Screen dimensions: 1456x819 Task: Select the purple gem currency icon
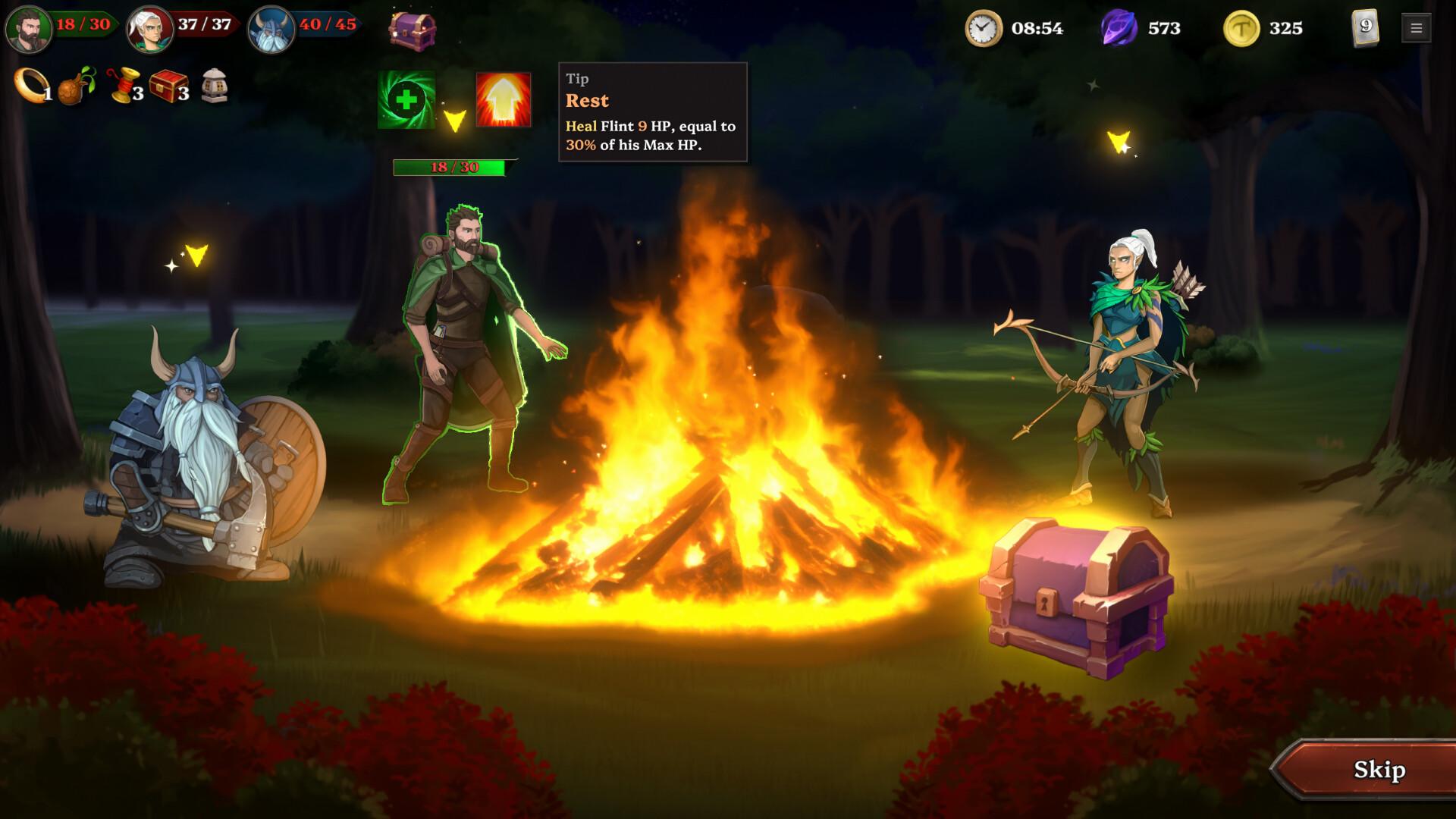[1119, 29]
